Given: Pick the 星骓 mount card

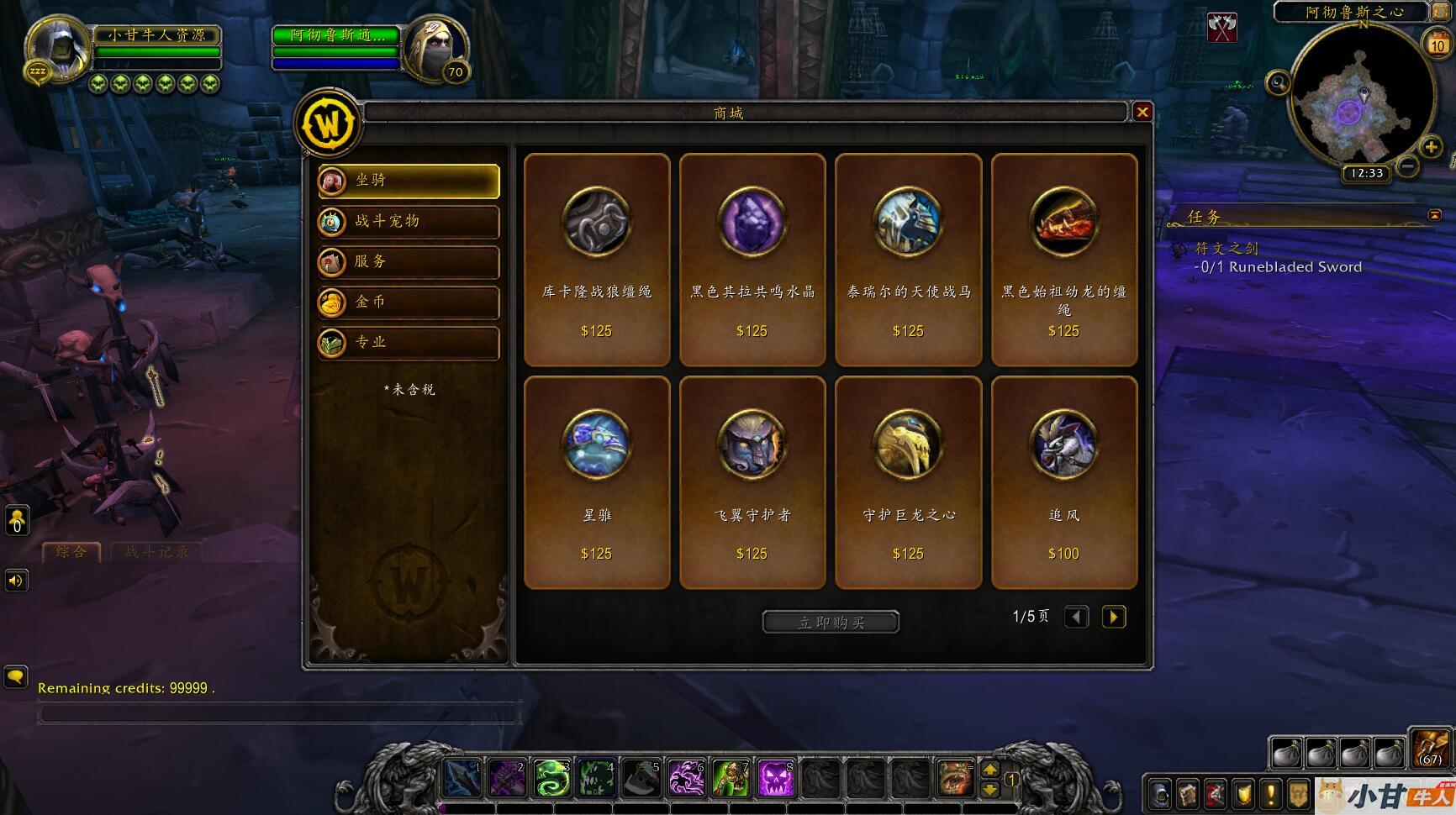Looking at the screenshot, I should (597, 482).
